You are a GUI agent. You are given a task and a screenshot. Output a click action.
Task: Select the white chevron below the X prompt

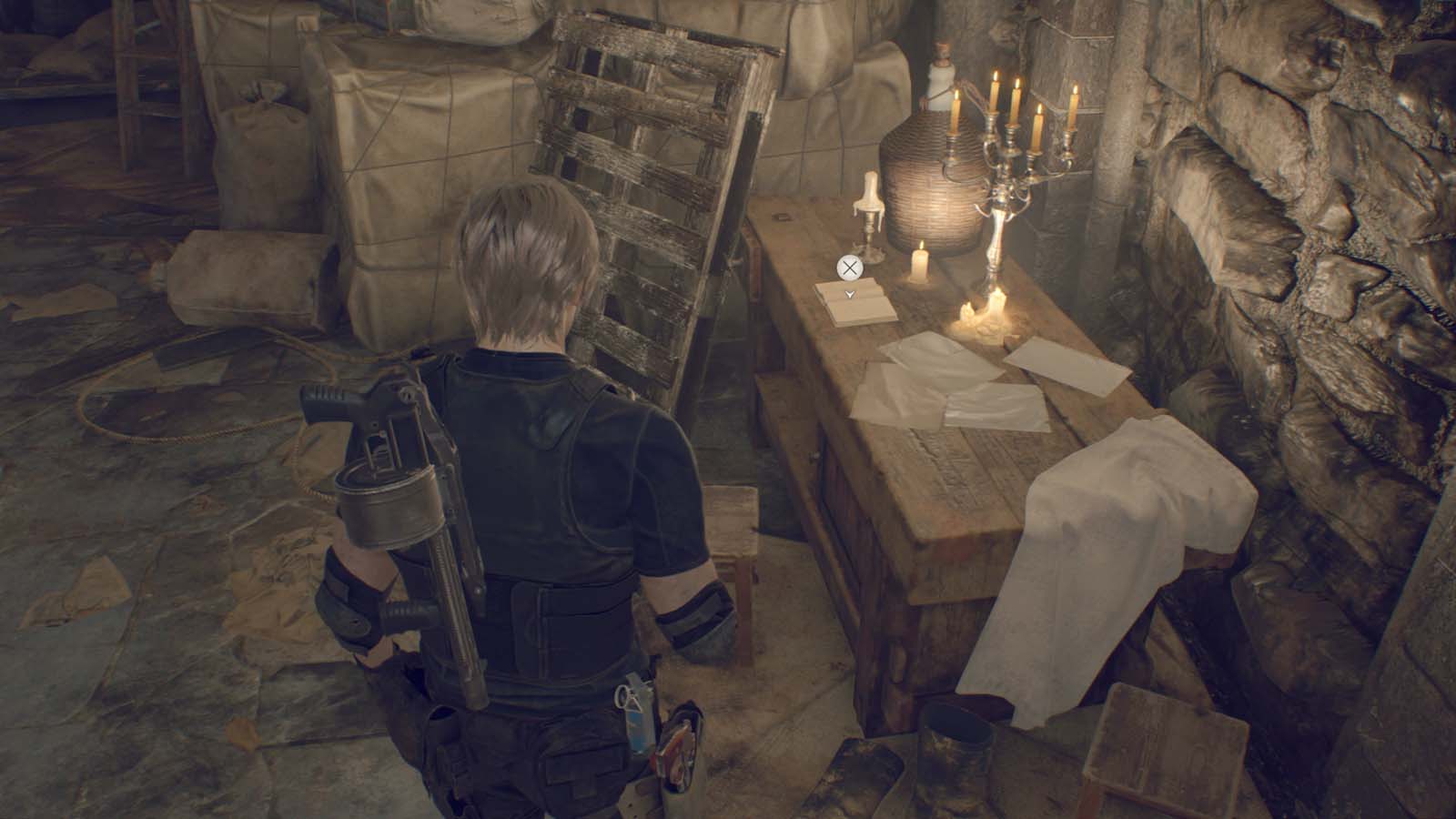pos(850,293)
